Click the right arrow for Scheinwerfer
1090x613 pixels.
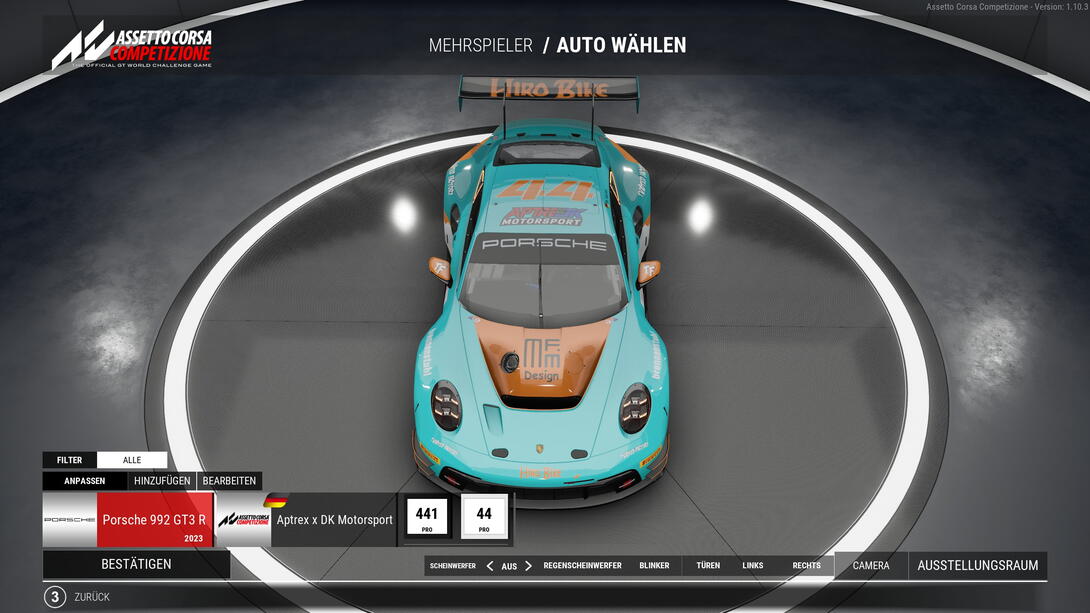pos(529,566)
